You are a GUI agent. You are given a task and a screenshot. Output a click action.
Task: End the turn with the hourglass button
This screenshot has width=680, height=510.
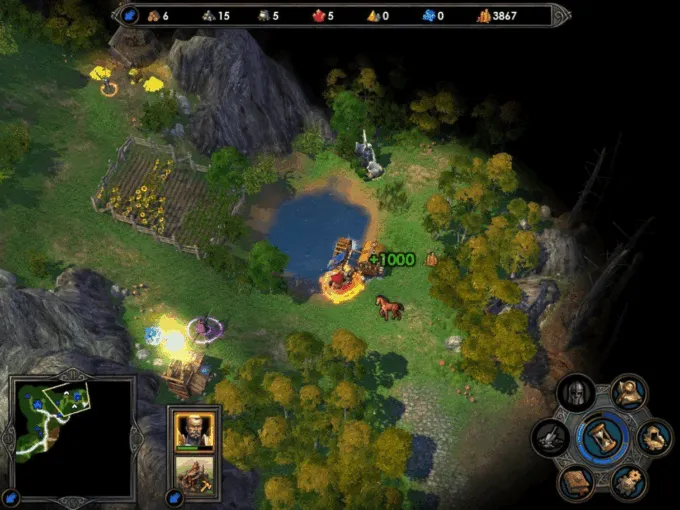[x=604, y=437]
